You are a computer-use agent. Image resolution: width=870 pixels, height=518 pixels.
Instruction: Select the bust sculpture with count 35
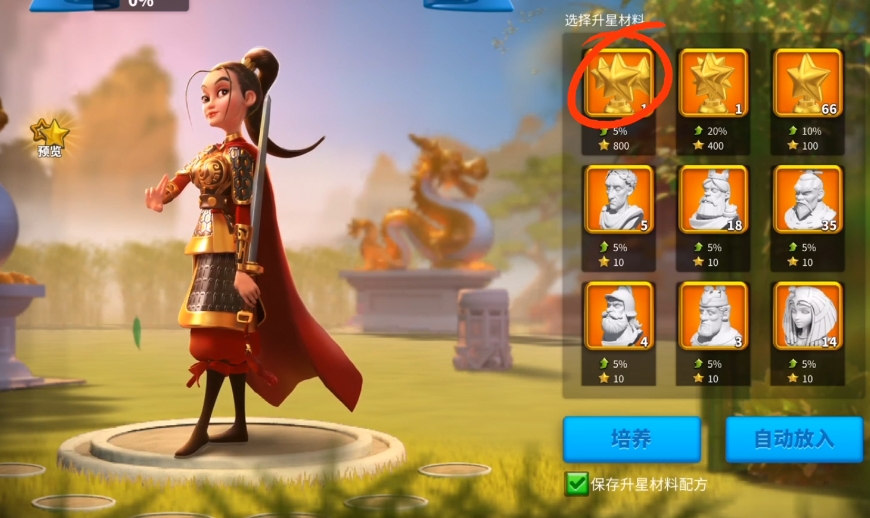807,199
